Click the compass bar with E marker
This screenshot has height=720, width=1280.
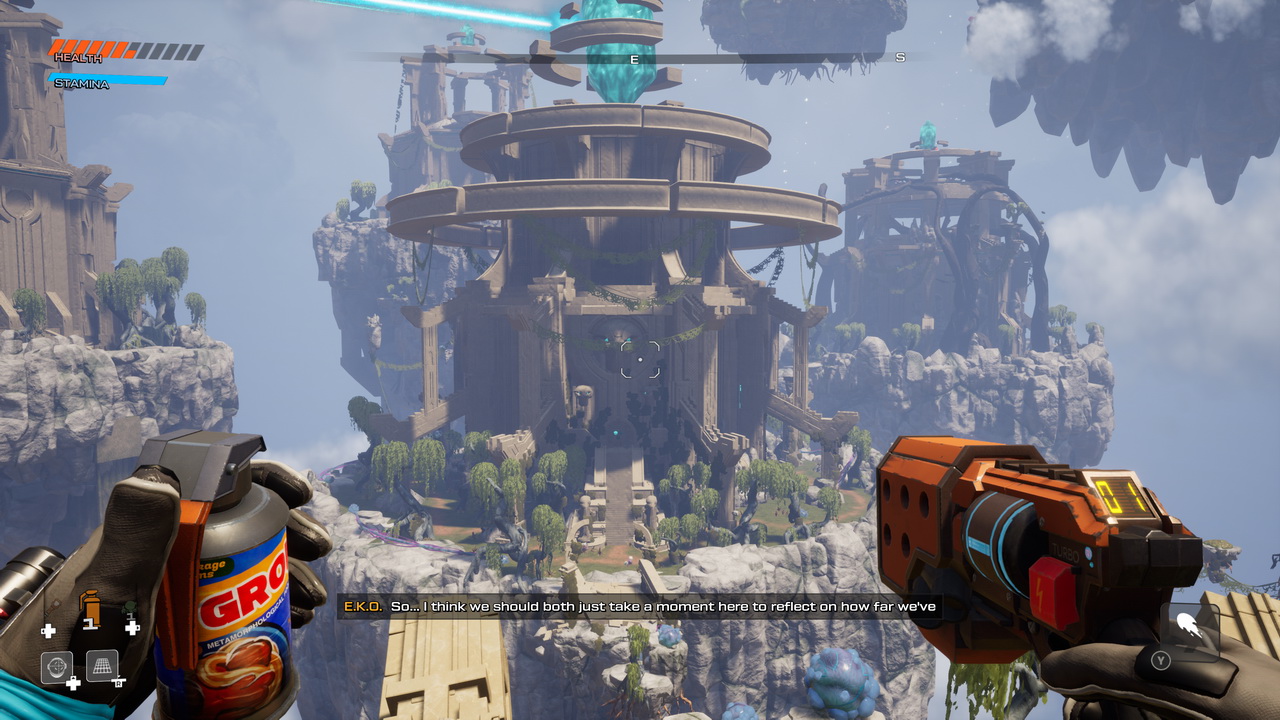pyautogui.click(x=633, y=59)
